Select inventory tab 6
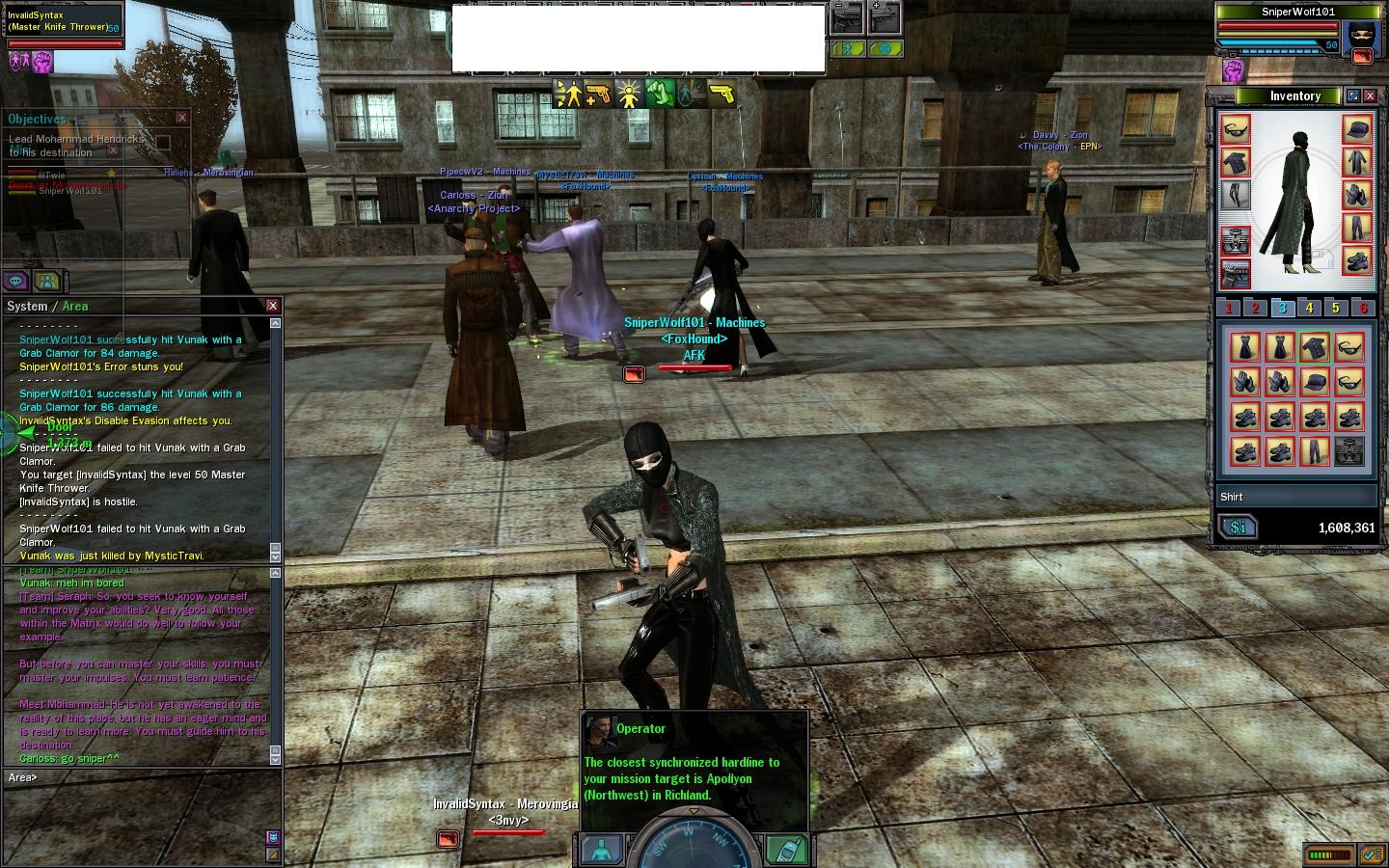The image size is (1389, 868). pyautogui.click(x=1363, y=308)
